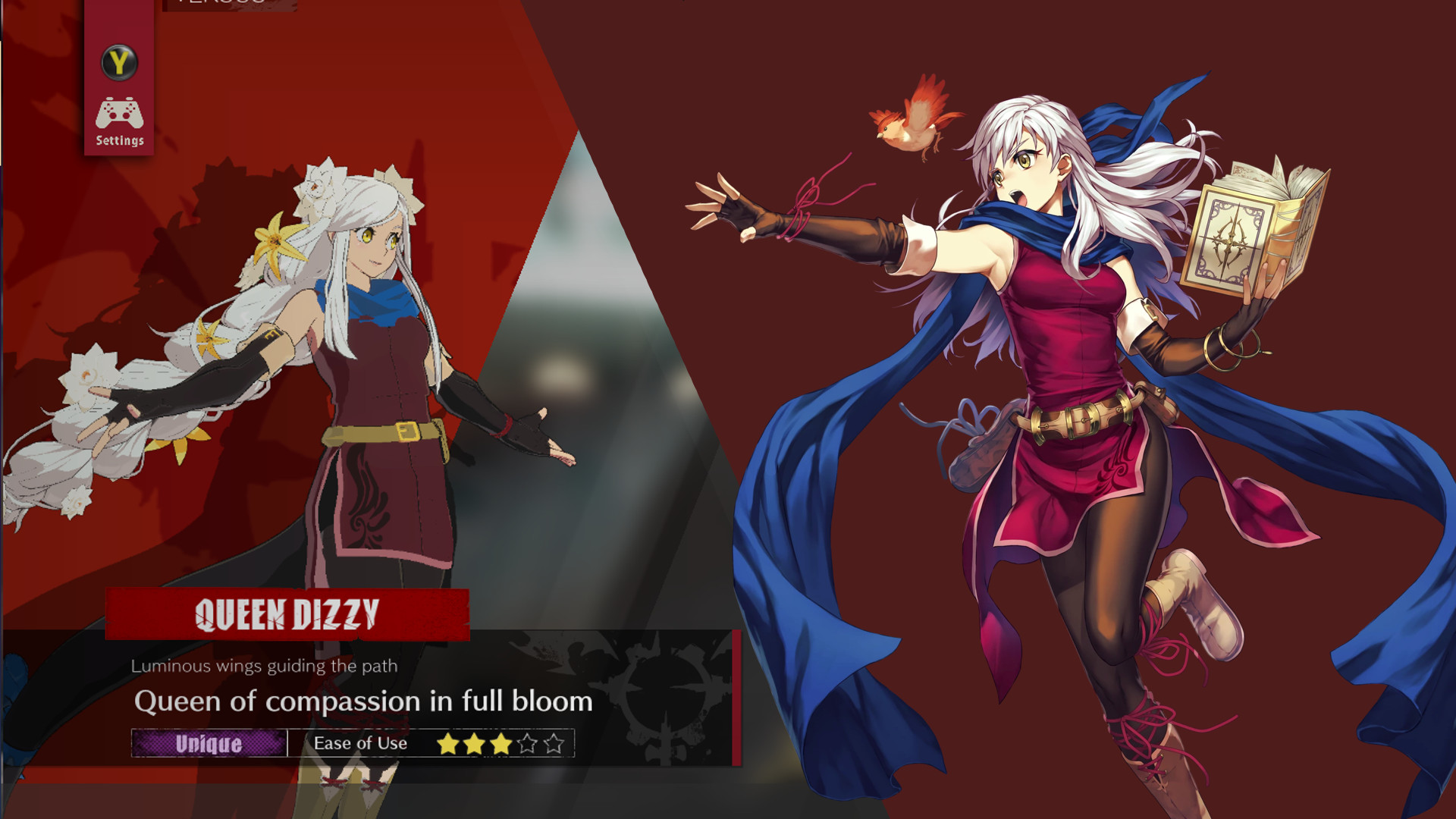
Task: Toggle the Settings label under the controller icon
Action: pos(119,140)
